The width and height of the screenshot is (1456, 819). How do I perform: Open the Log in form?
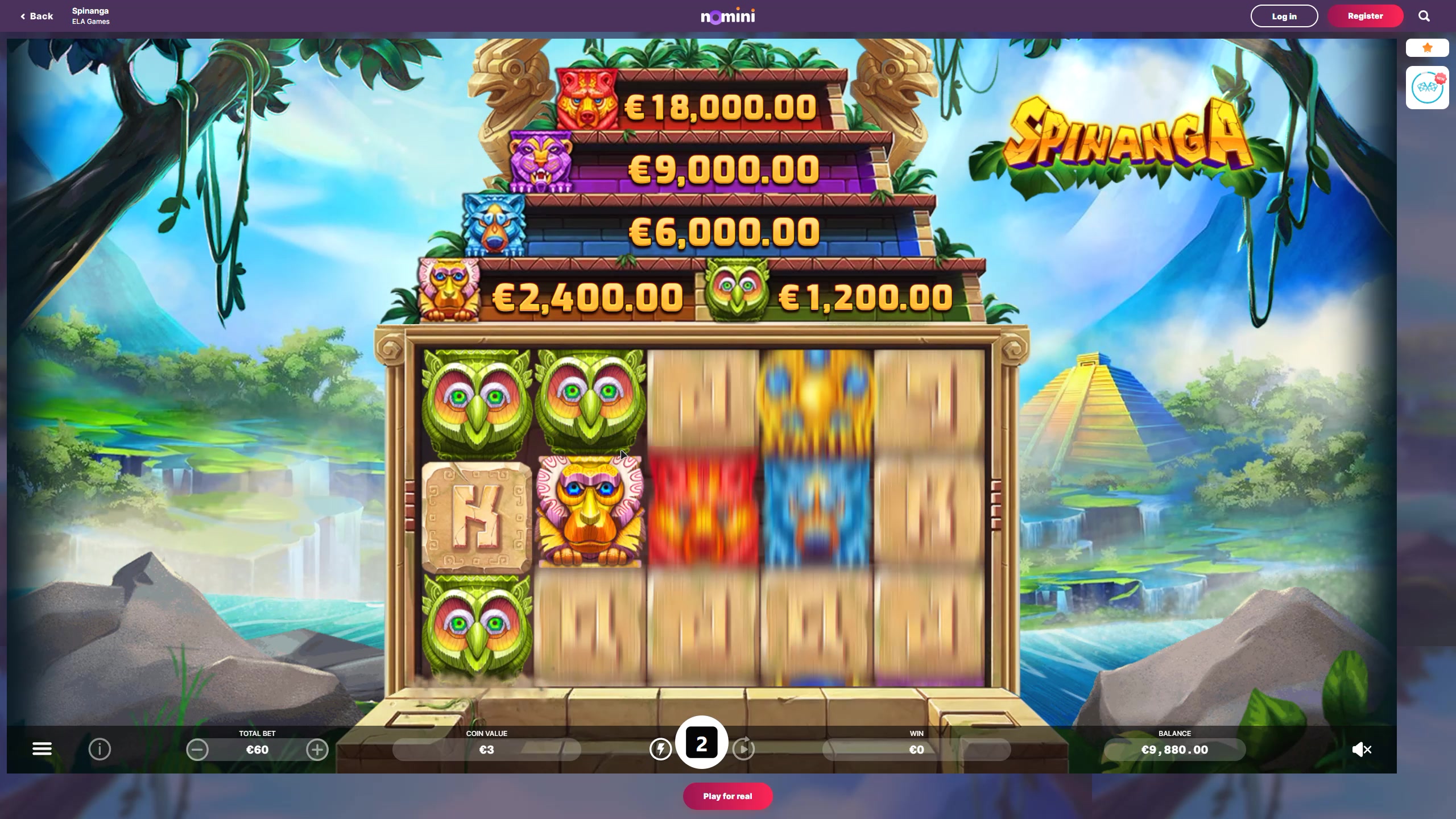click(1284, 16)
